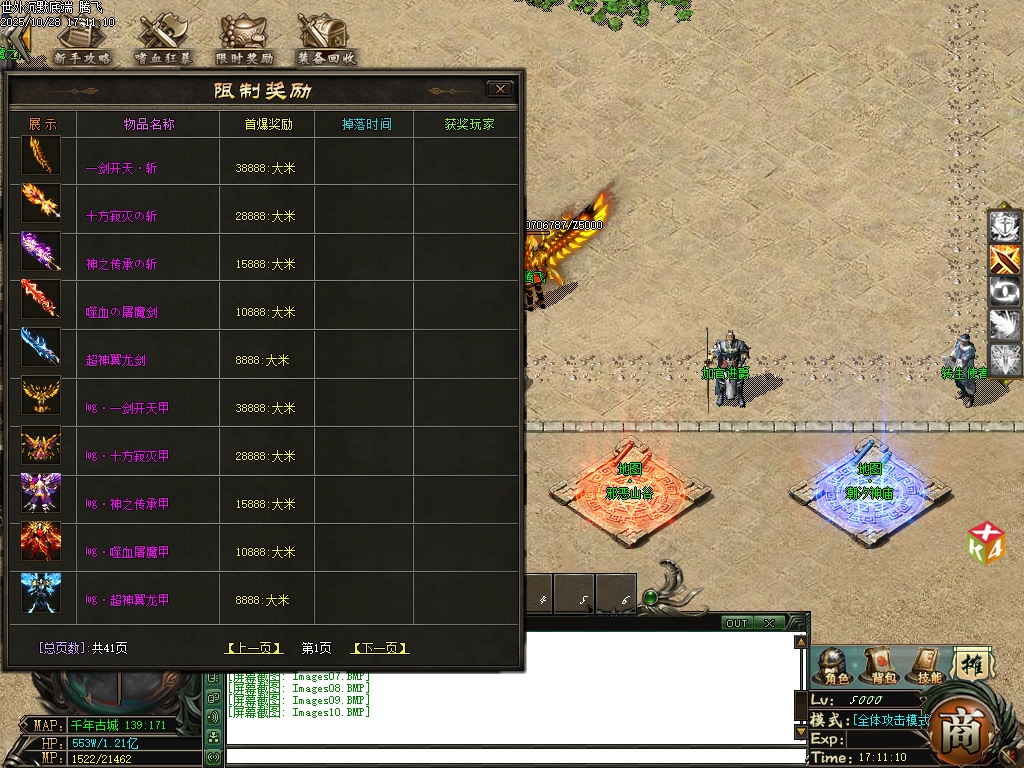The height and width of the screenshot is (768, 1024).
Task: Select the 神之传承·斩 purple sword thumbnail
Action: [41, 252]
